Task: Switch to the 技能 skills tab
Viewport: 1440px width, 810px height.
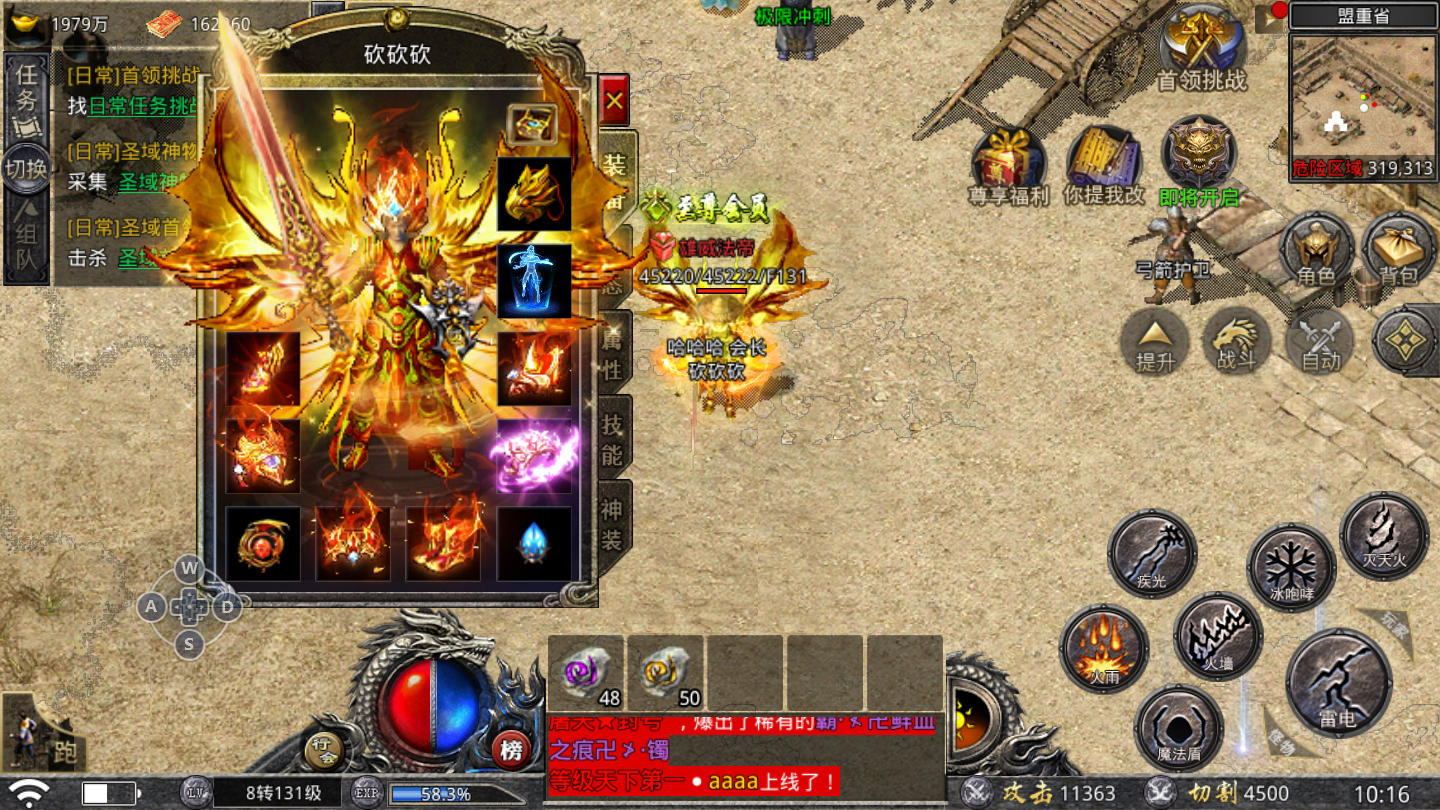Action: point(613,440)
